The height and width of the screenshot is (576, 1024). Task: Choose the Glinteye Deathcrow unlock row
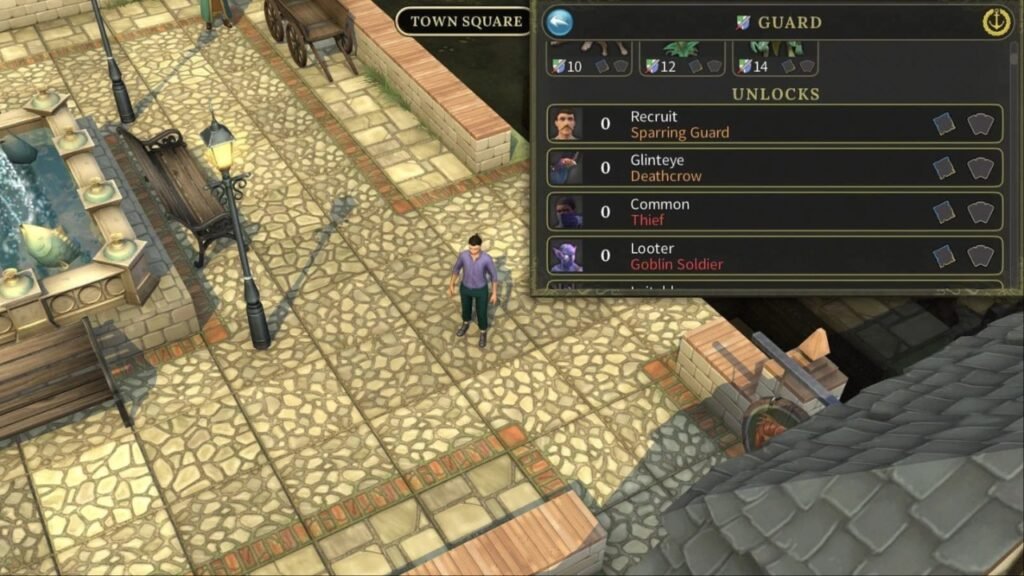pos(775,168)
